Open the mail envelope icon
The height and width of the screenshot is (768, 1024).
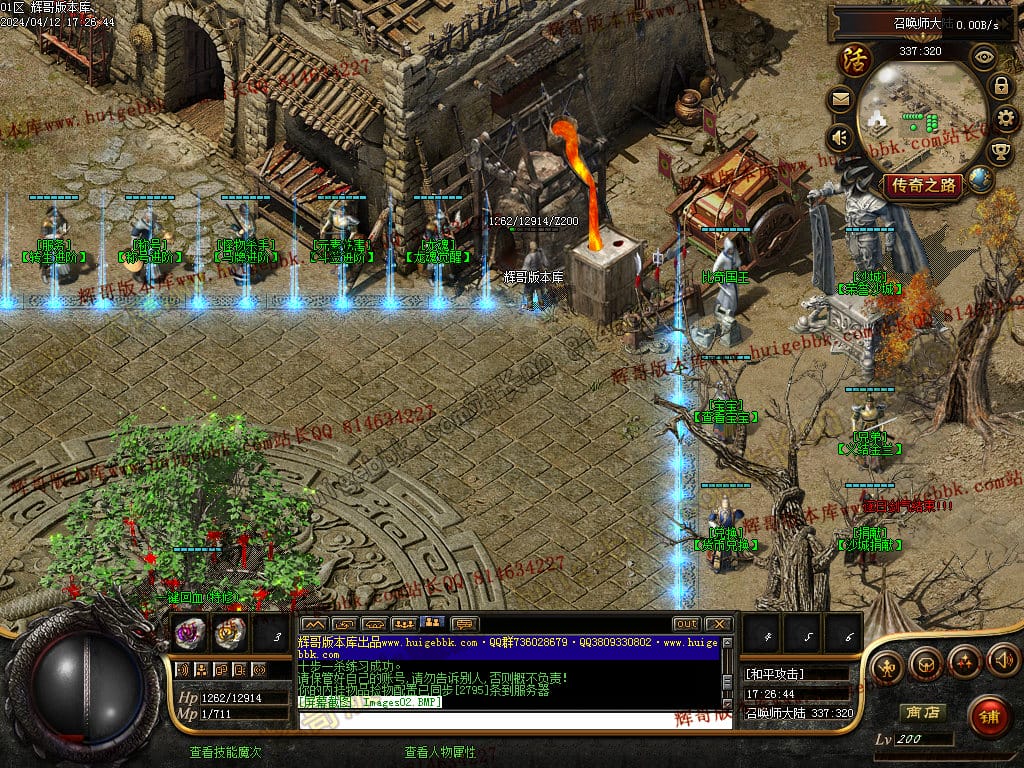[x=840, y=99]
